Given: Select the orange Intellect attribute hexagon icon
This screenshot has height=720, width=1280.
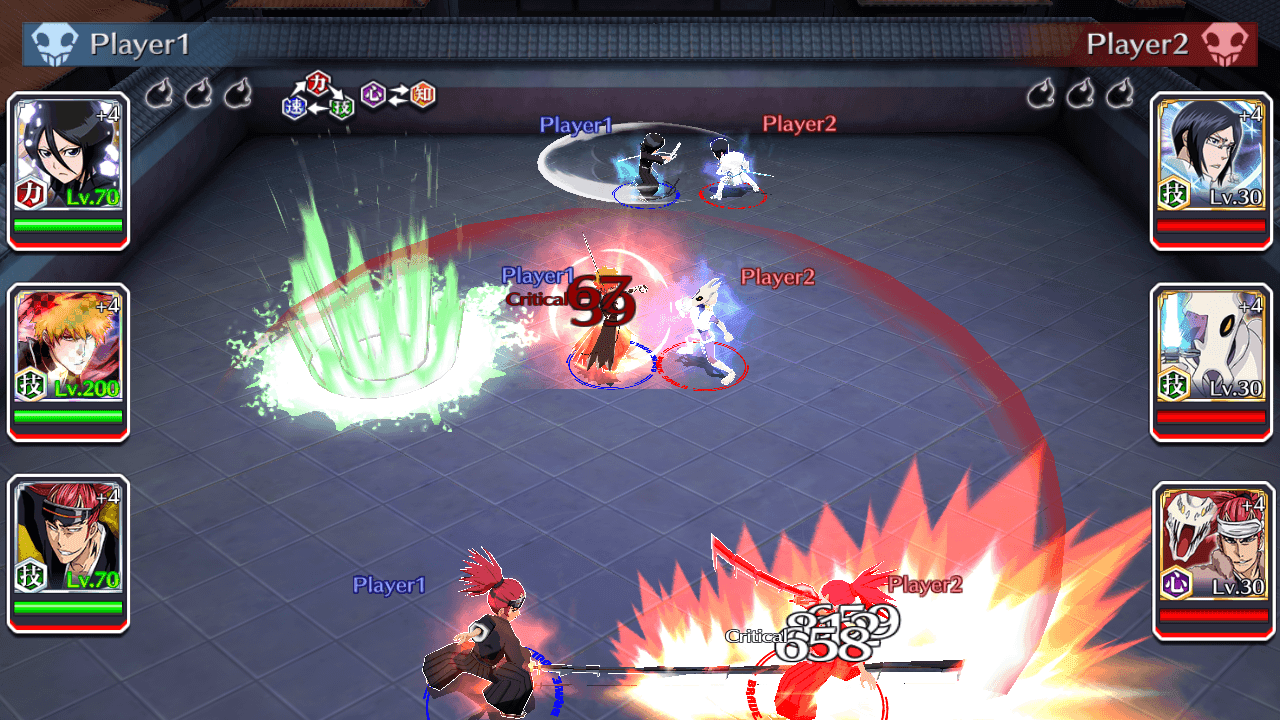Looking at the screenshot, I should point(422,95).
